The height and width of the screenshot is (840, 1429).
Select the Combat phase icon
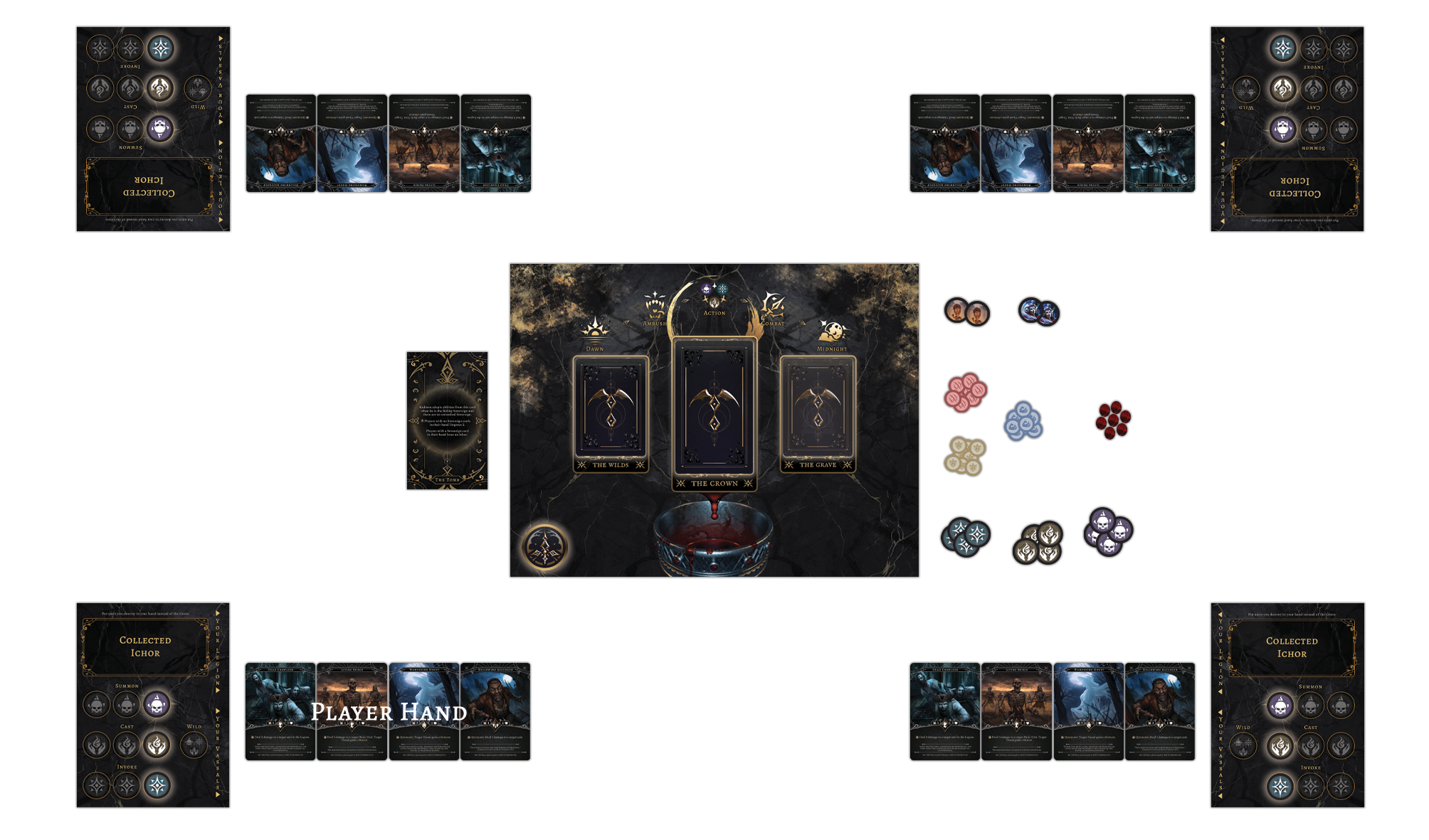click(x=772, y=307)
